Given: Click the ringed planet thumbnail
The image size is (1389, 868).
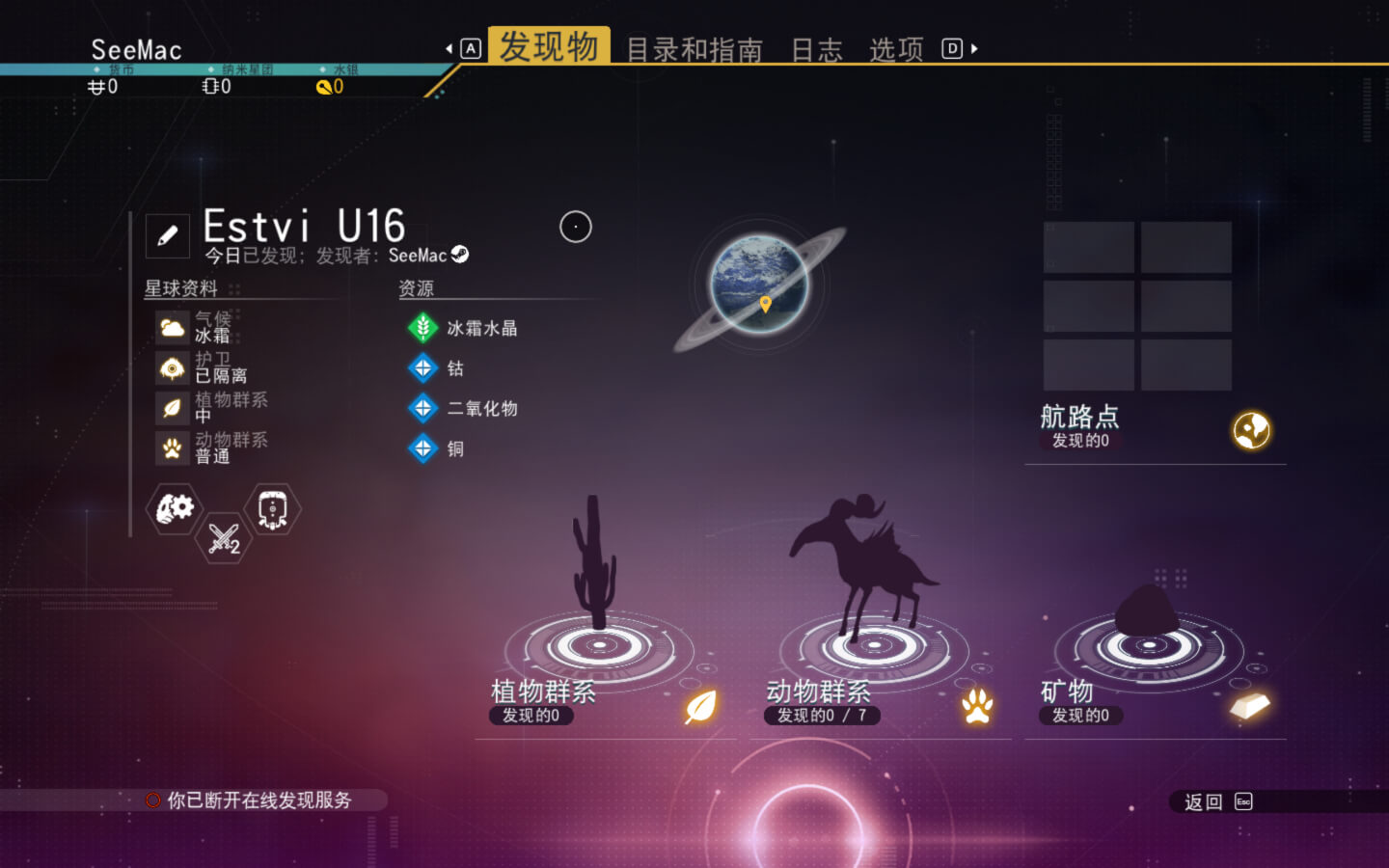Looking at the screenshot, I should coord(758,284).
